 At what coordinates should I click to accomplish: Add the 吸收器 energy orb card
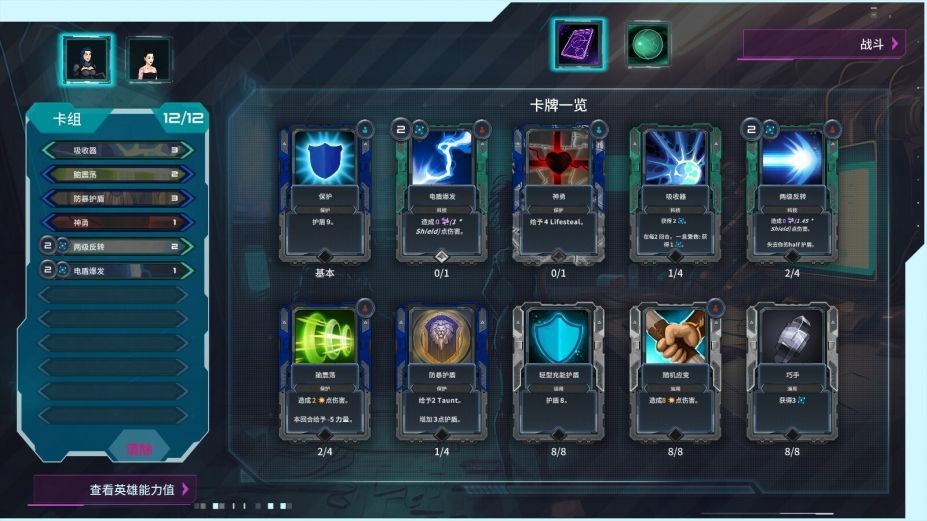coord(675,191)
